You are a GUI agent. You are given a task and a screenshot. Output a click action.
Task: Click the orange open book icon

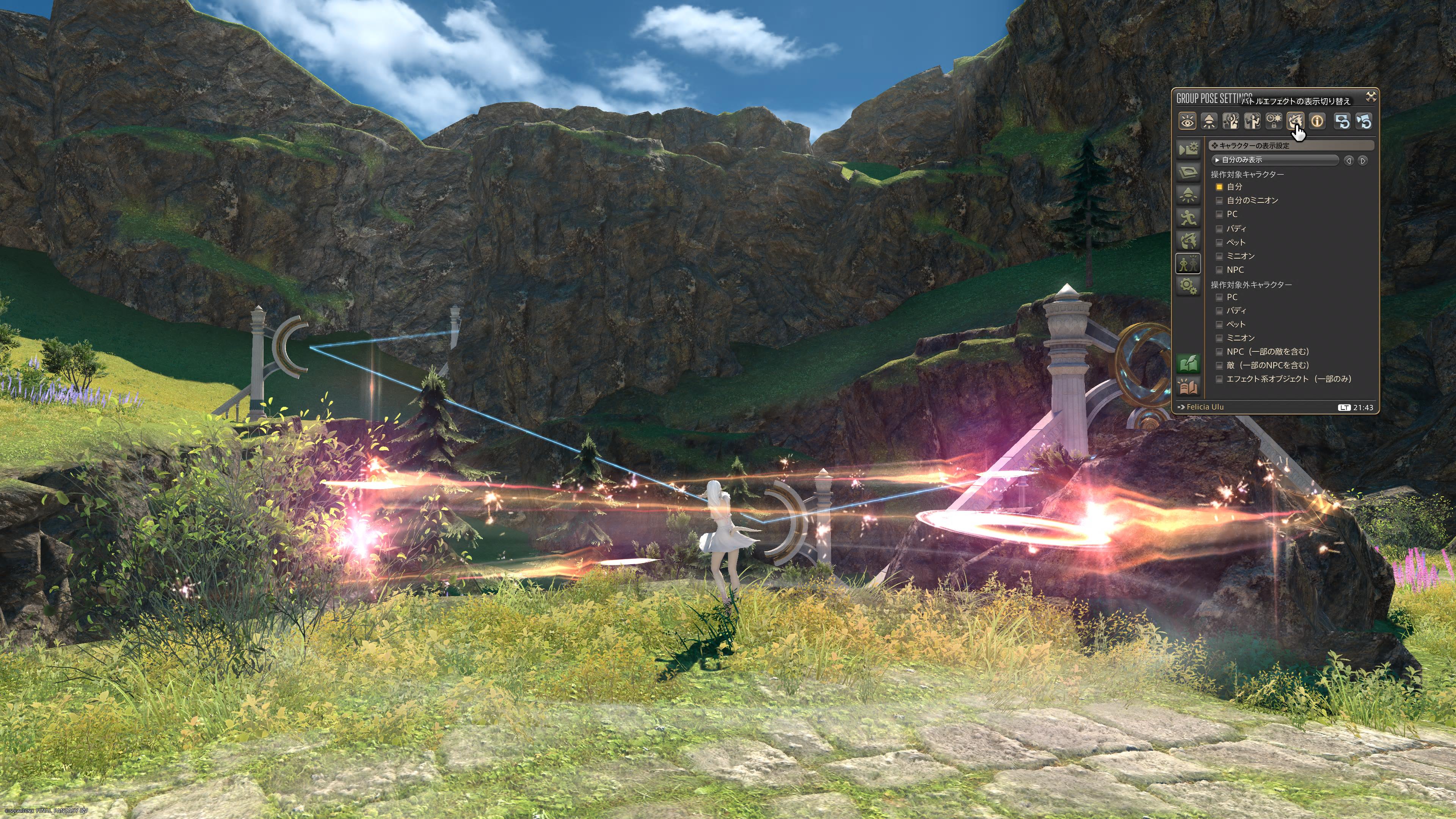1188,387
